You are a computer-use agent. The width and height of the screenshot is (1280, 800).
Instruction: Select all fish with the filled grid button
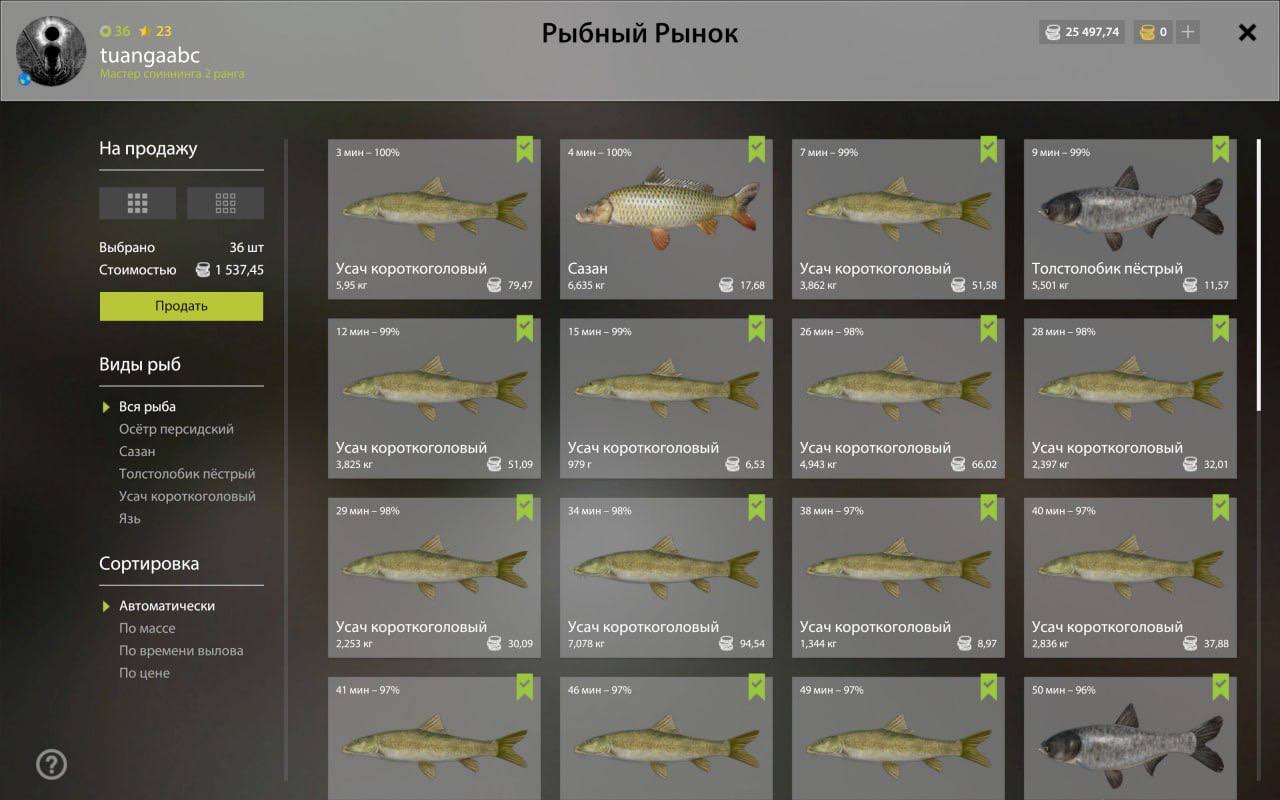(x=137, y=203)
